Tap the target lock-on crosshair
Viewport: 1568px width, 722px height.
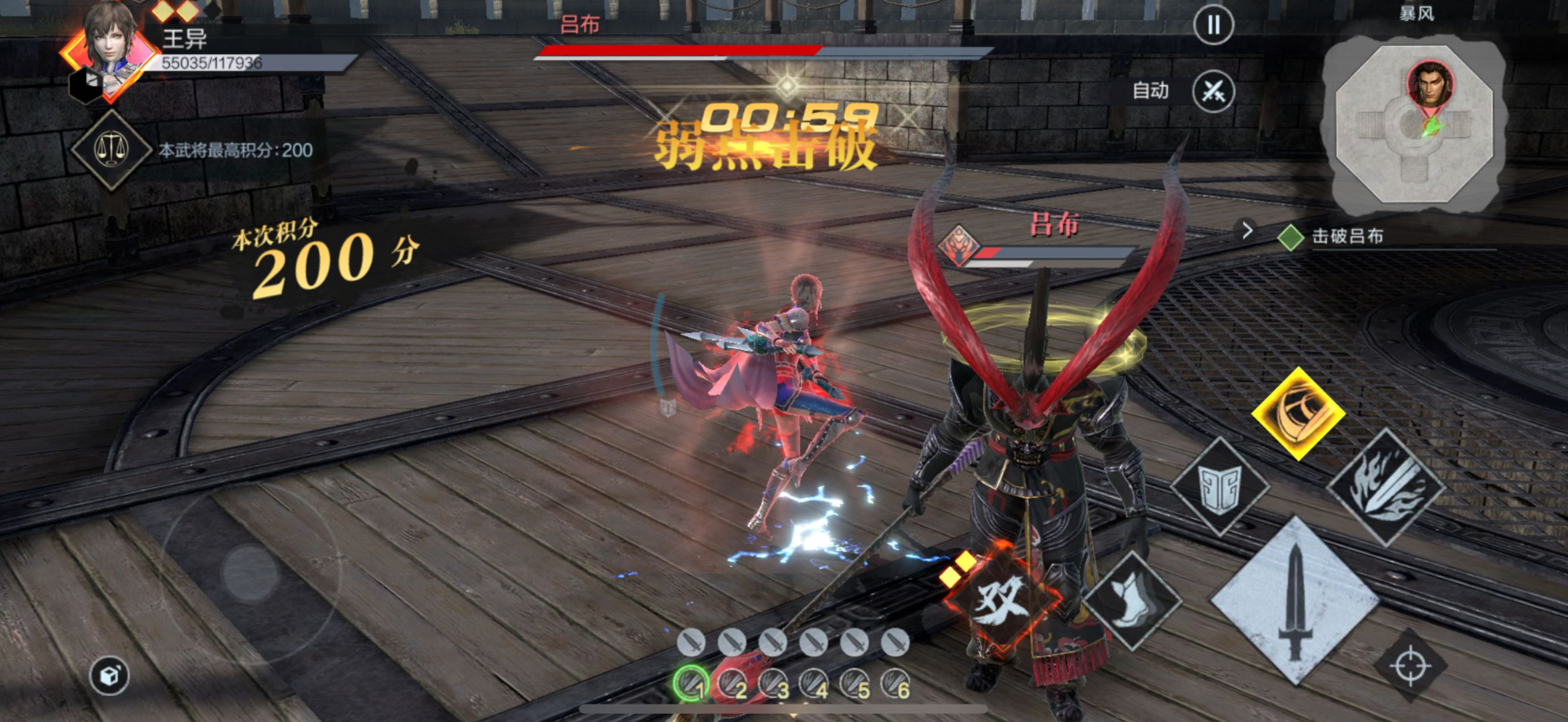click(1410, 667)
